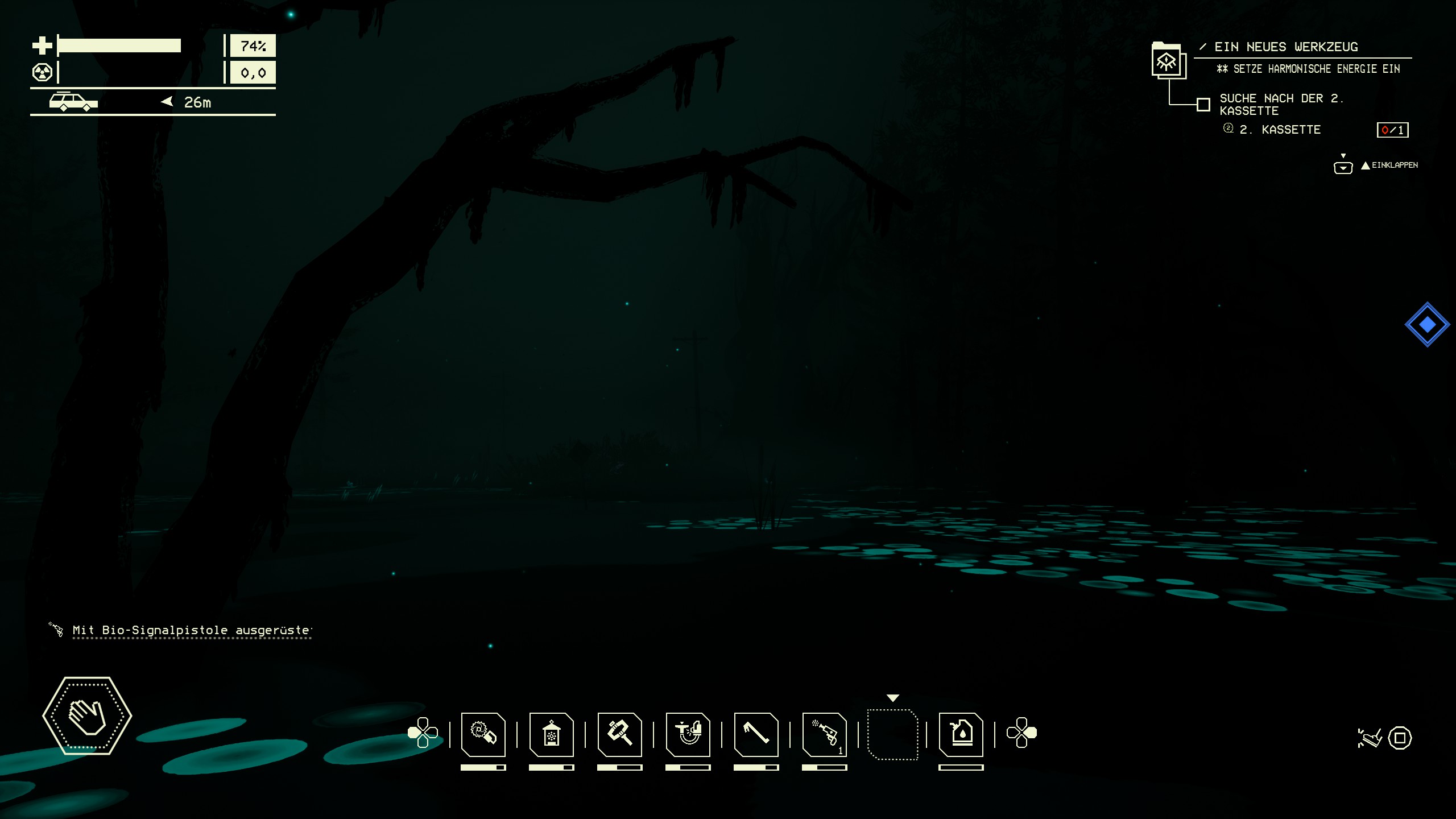Select the empty dotted hotbar slot

pos(892,734)
